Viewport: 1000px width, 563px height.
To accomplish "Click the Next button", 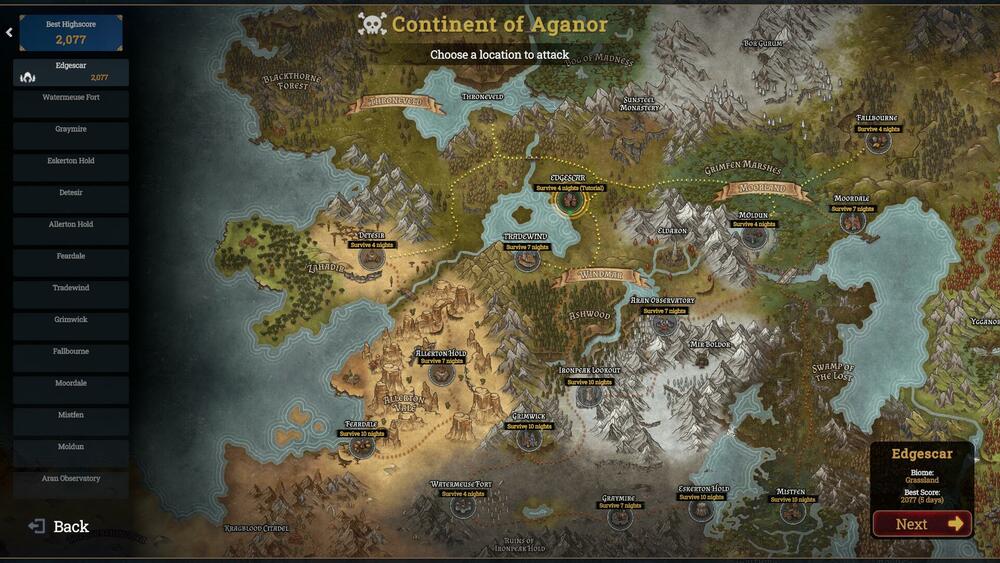I will [x=922, y=524].
